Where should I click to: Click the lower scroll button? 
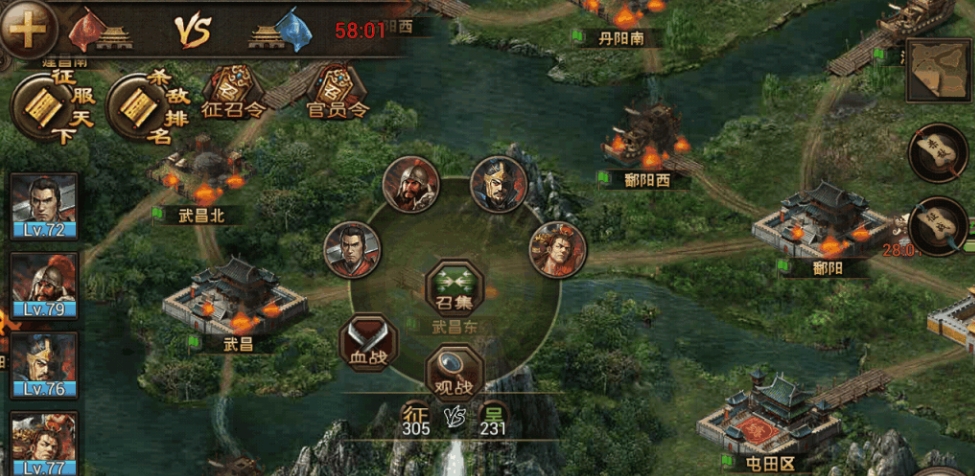pyautogui.click(x=937, y=227)
